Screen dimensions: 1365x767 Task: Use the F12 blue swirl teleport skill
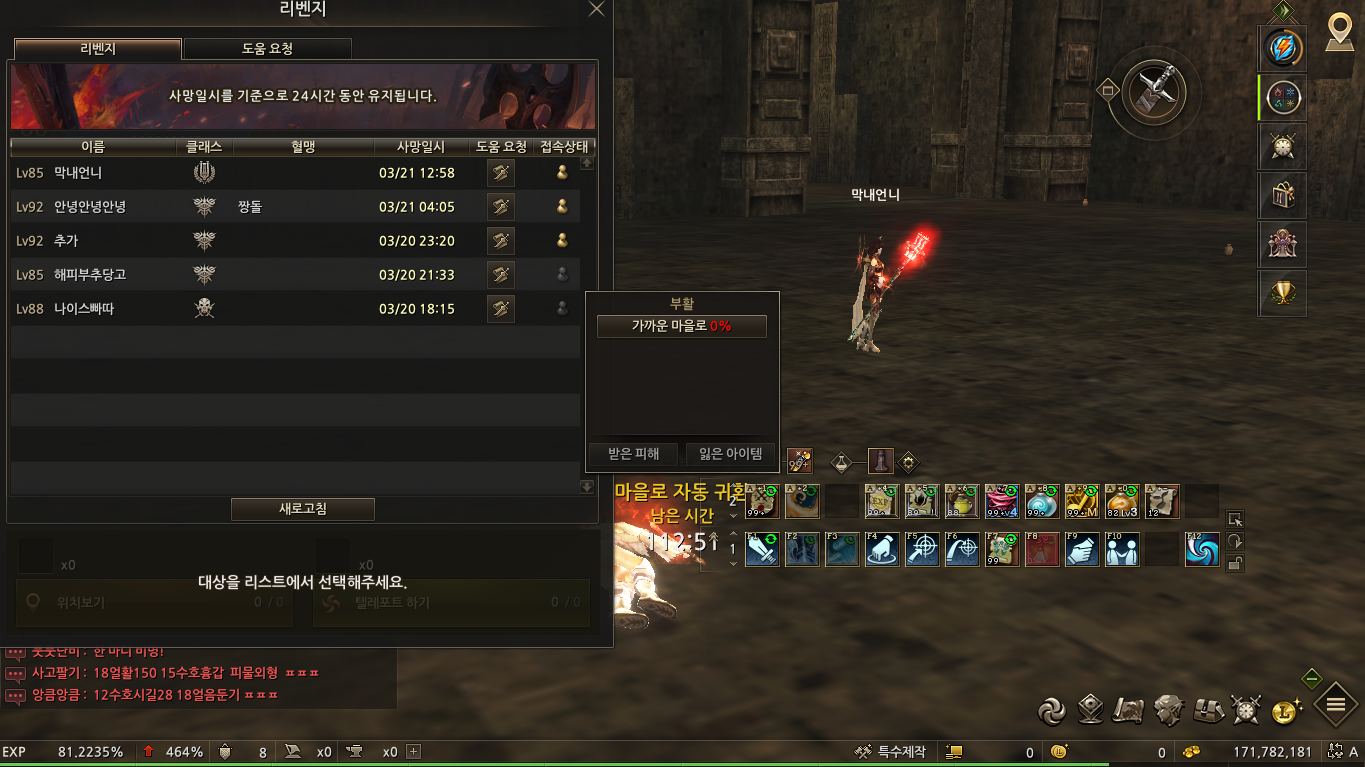tap(1202, 549)
